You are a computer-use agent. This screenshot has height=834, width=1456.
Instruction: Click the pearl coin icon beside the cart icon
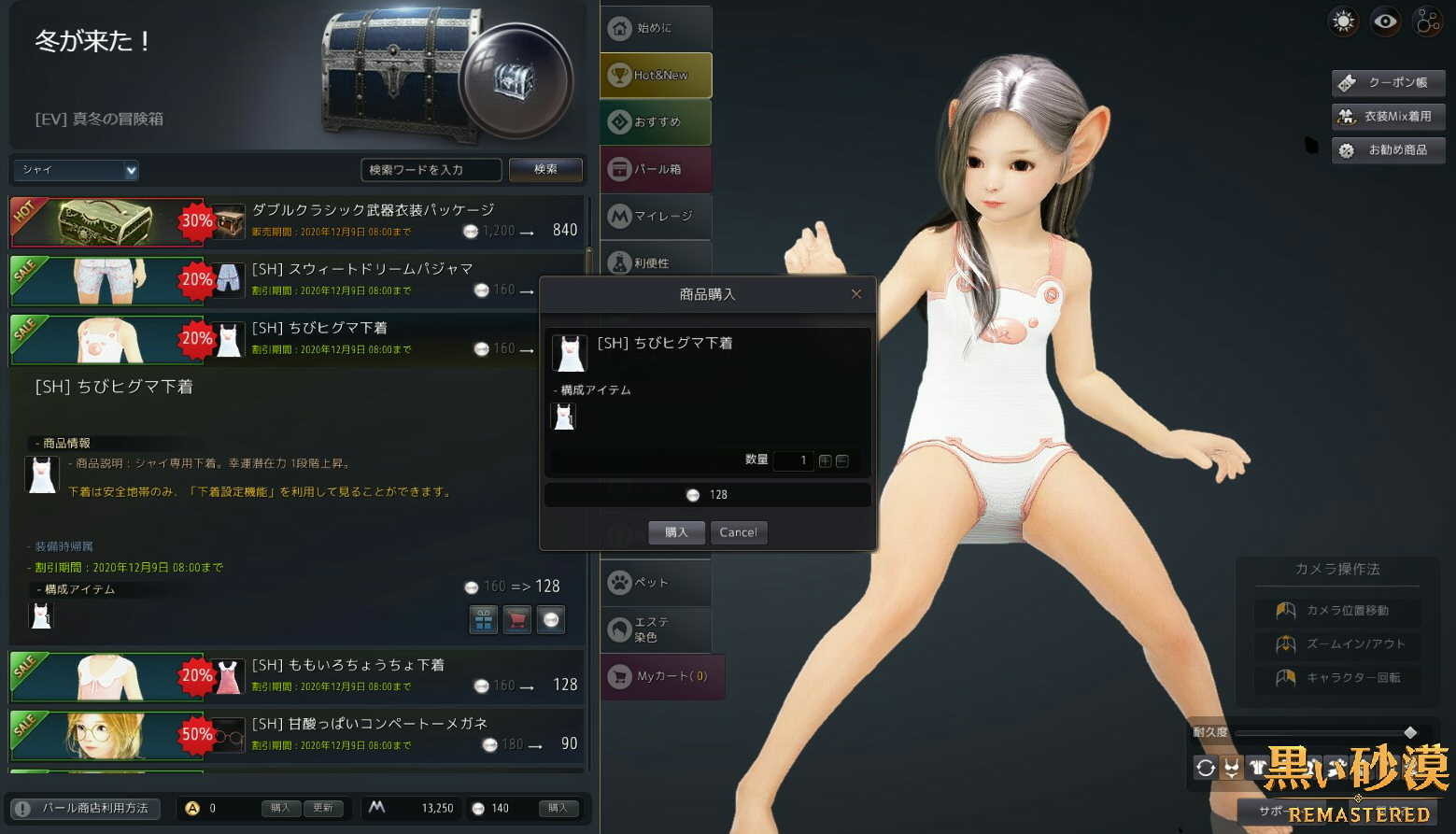pos(551,618)
